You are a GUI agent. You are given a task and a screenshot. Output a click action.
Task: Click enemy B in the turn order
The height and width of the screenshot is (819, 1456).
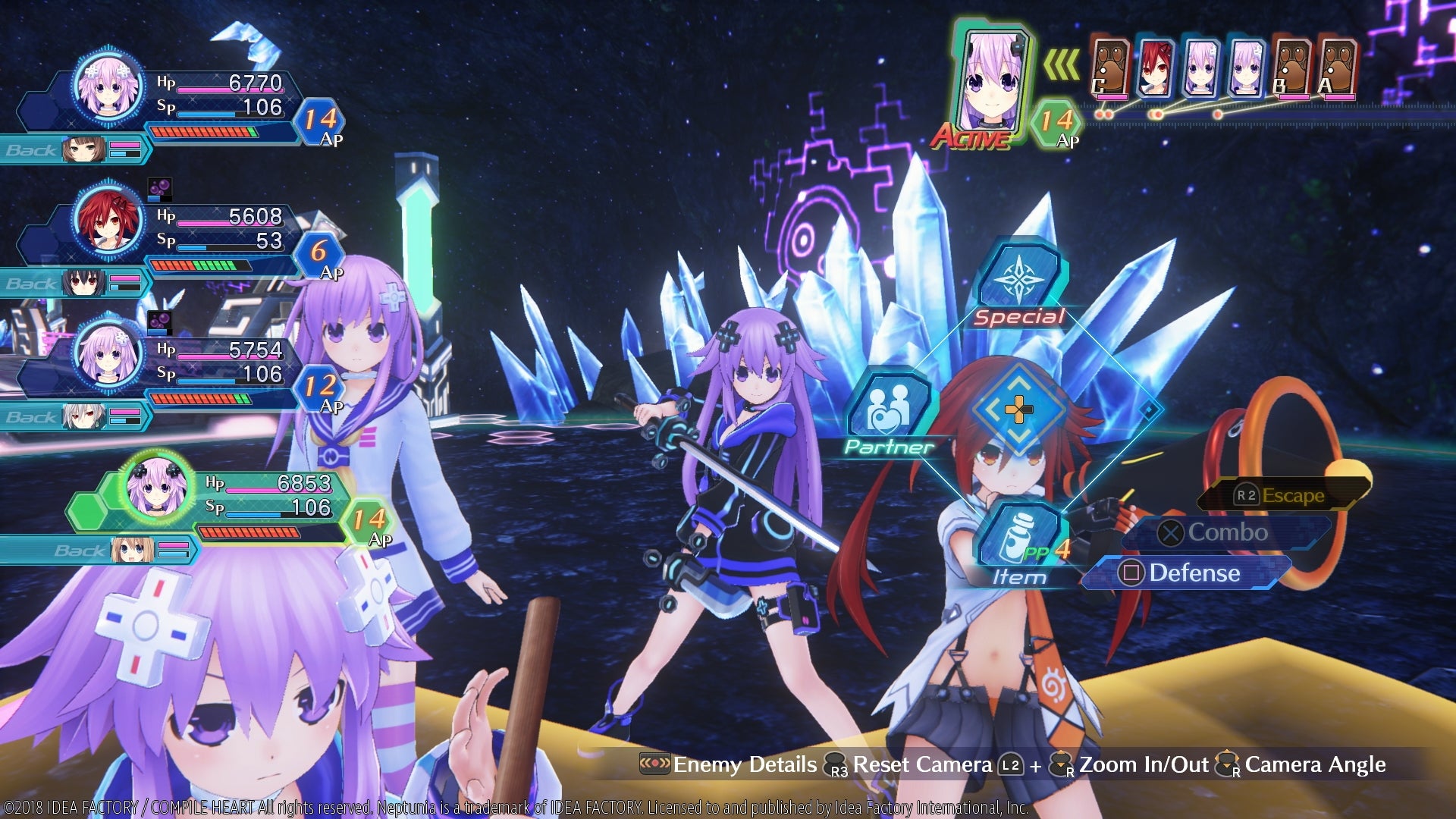click(x=1291, y=70)
